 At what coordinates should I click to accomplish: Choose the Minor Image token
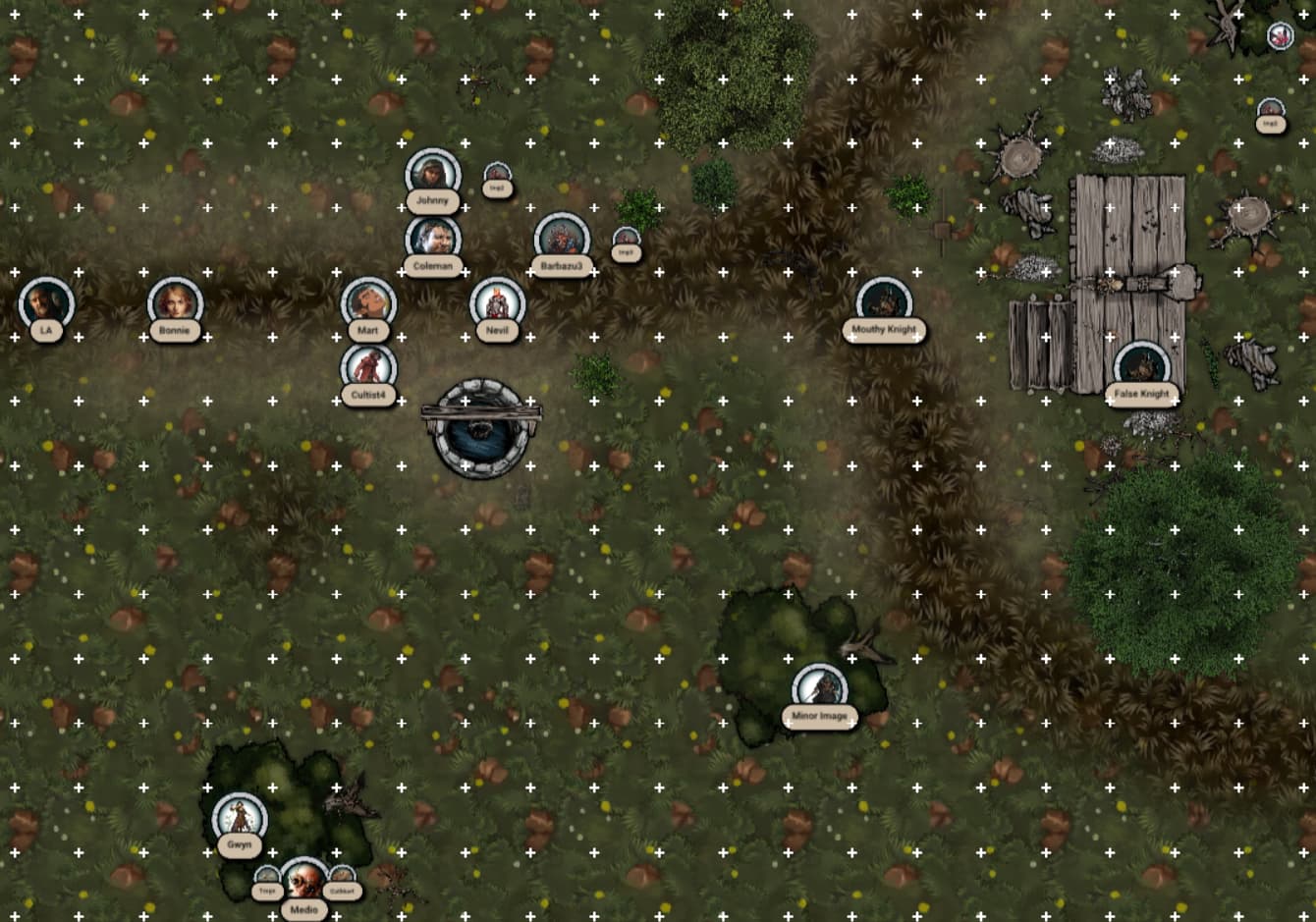pos(819,689)
